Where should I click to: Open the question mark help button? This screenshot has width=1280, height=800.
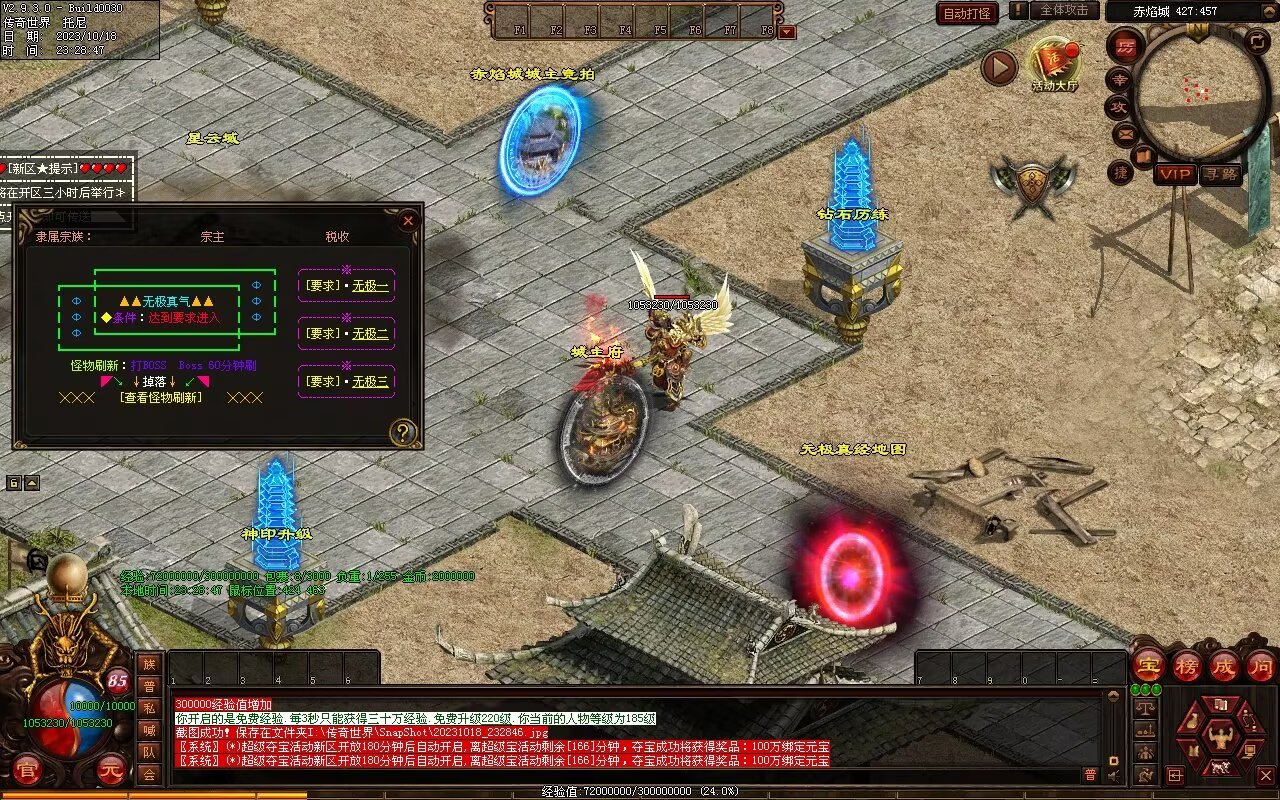[x=403, y=432]
